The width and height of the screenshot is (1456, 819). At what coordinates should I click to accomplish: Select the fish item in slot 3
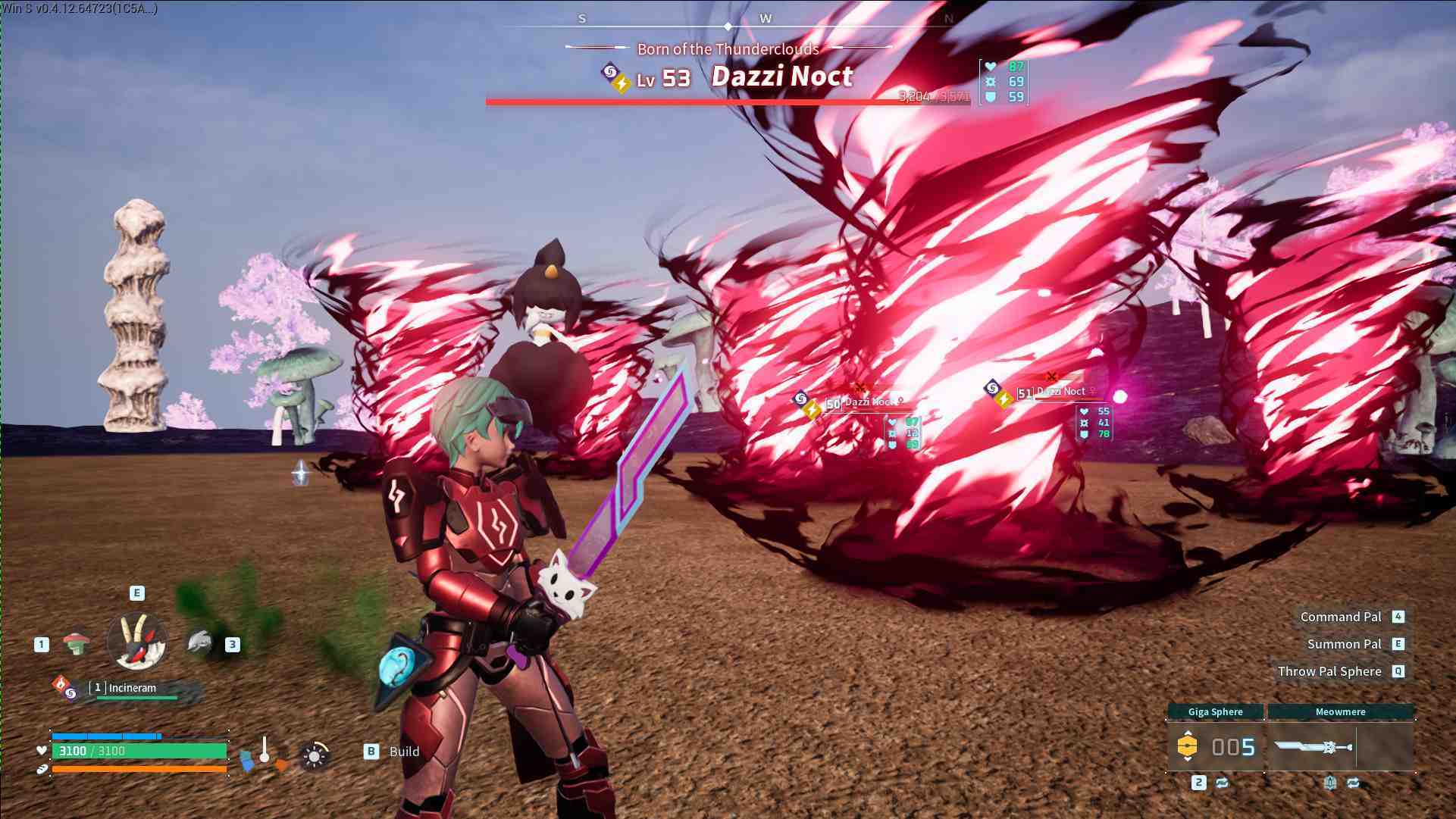coord(199,642)
